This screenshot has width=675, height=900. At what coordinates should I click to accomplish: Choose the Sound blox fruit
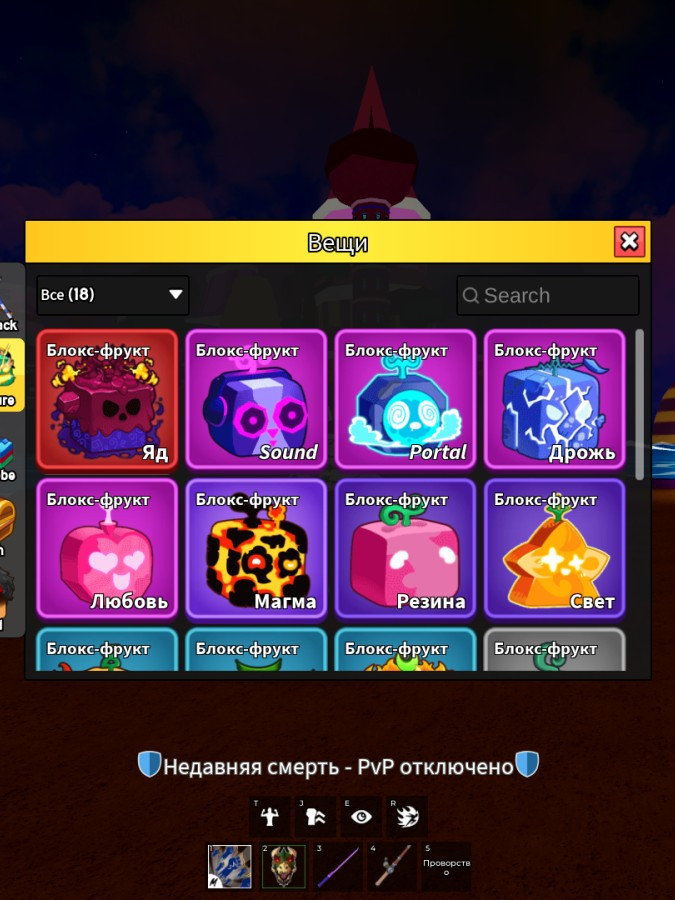tap(256, 400)
